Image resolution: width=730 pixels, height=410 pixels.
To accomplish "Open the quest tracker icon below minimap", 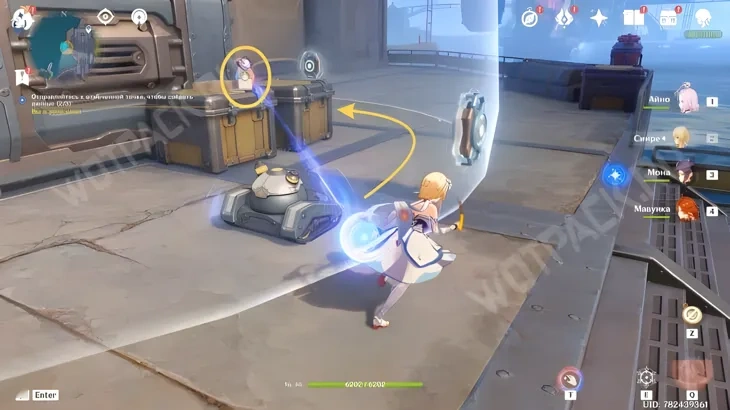I will coord(22,77).
